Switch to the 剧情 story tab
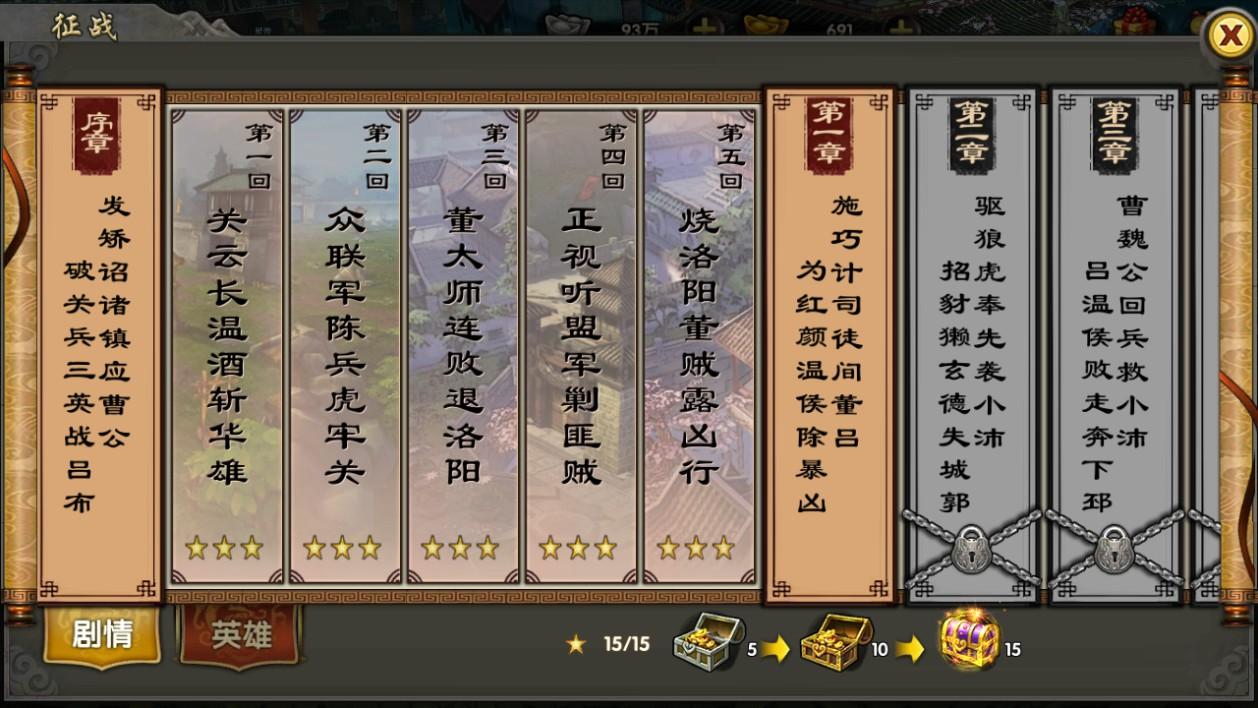The width and height of the screenshot is (1258, 708). 102,634
